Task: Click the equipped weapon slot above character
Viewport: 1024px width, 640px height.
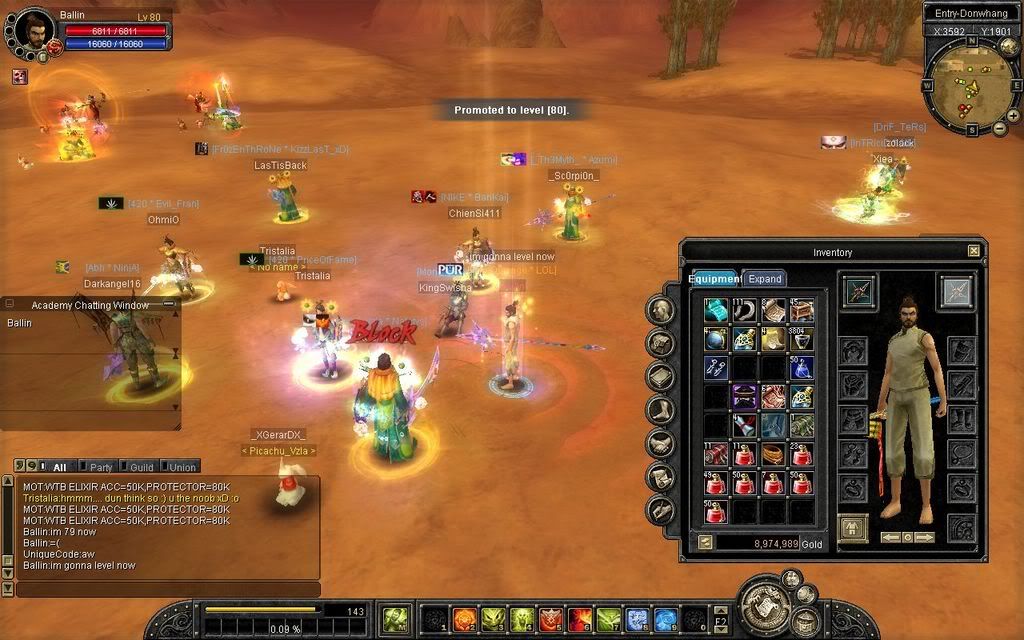Action: [859, 291]
